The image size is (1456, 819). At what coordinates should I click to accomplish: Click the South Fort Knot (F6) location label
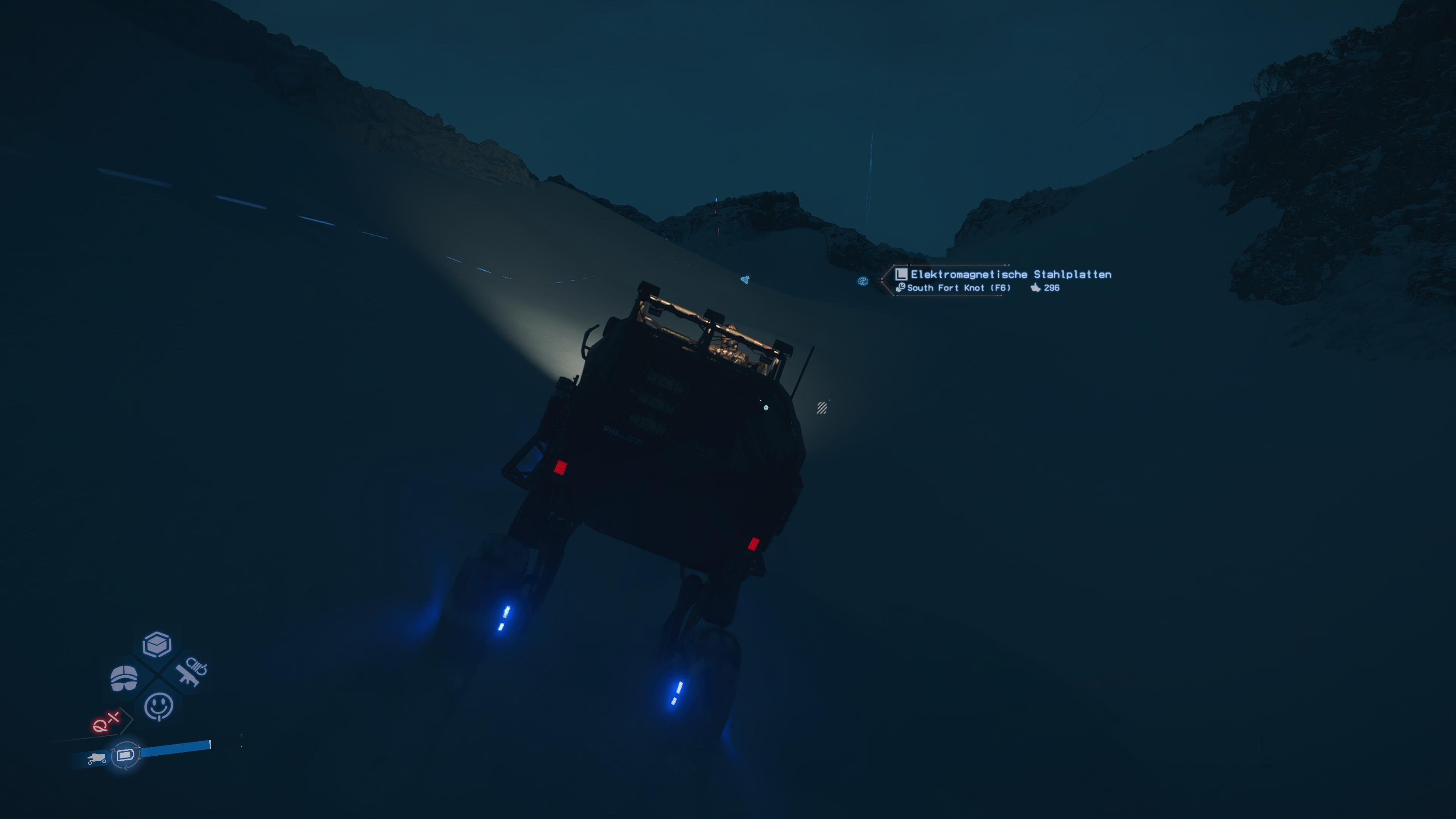click(x=959, y=288)
